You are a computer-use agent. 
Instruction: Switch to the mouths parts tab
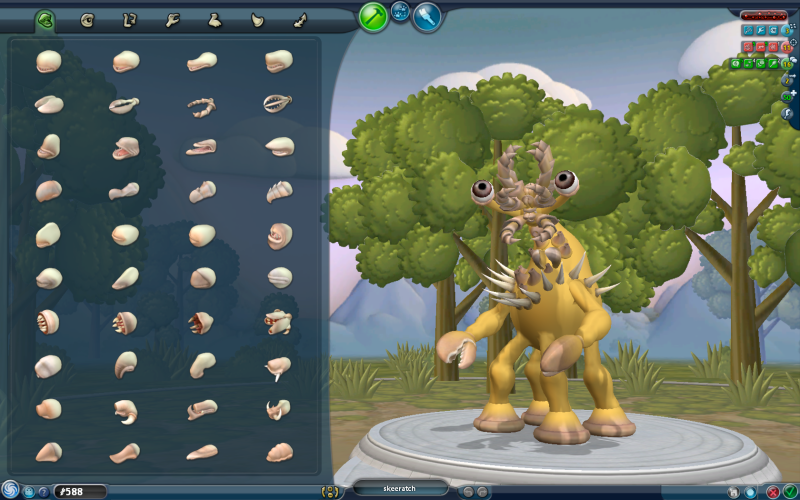45,19
